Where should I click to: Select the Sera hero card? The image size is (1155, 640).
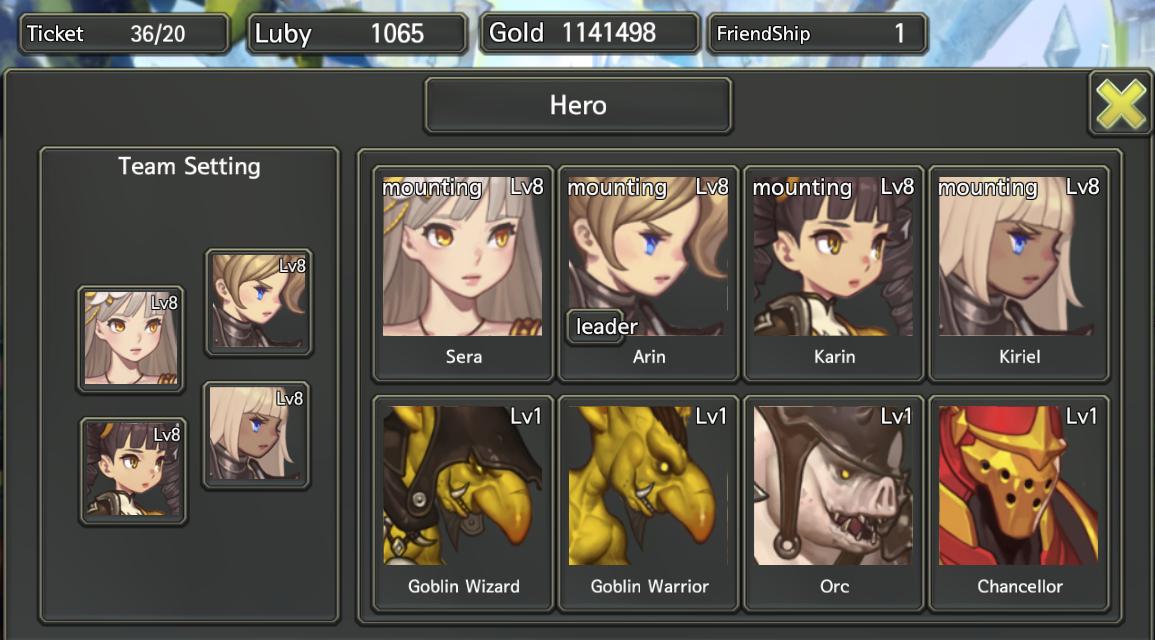click(463, 272)
